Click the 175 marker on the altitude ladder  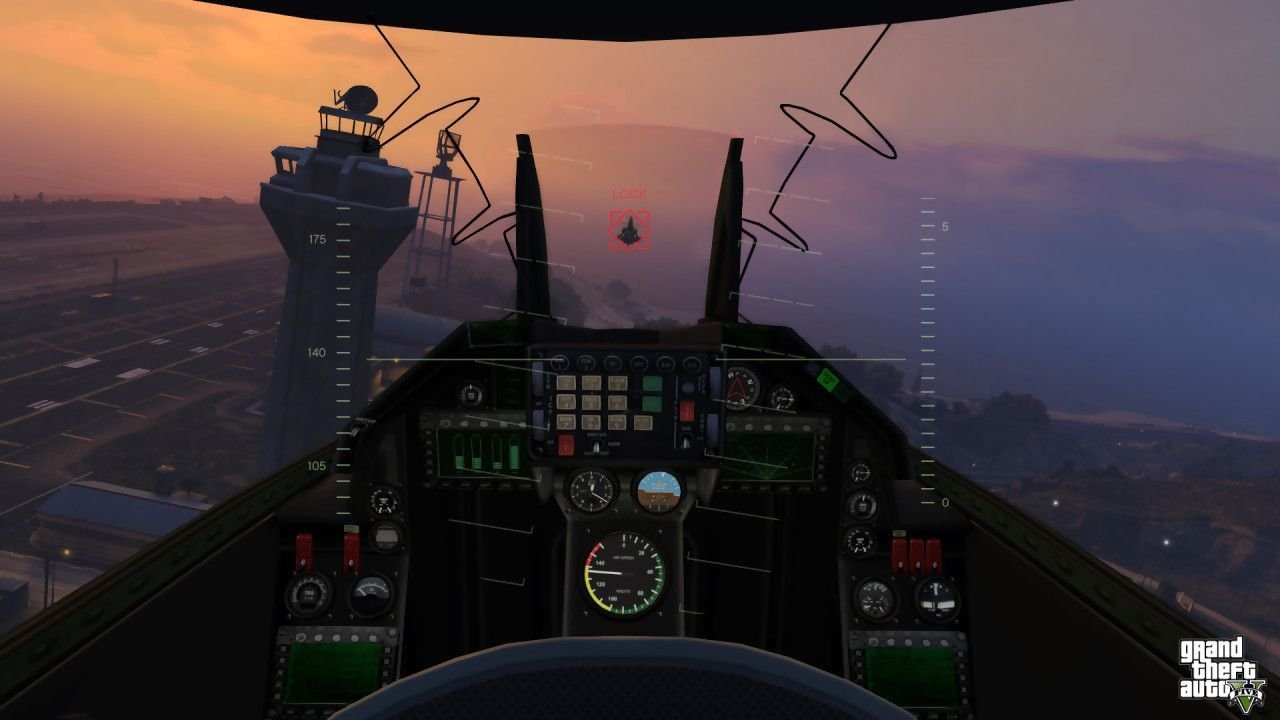(x=315, y=238)
